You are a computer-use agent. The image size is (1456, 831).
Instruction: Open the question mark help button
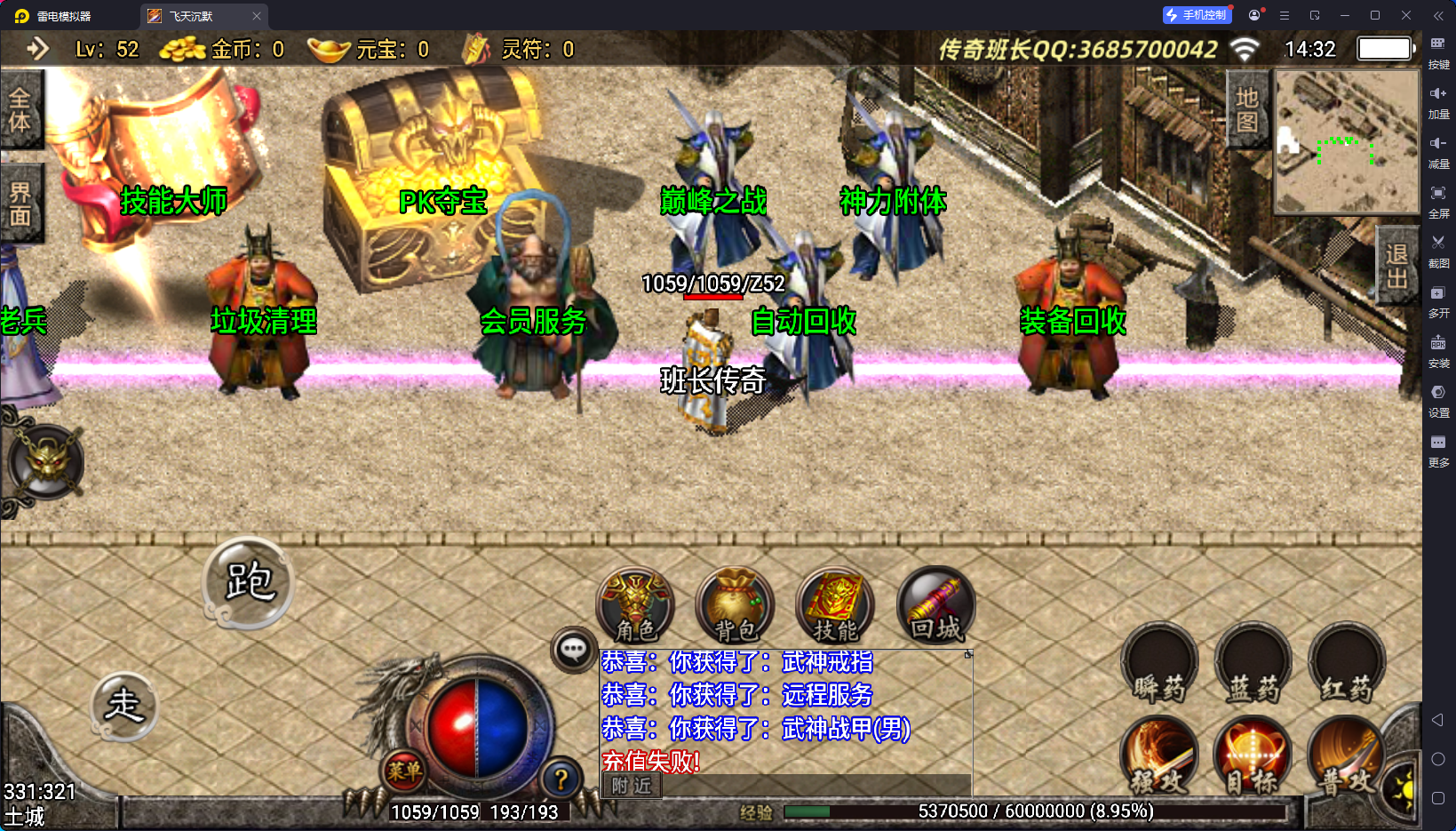[x=561, y=779]
